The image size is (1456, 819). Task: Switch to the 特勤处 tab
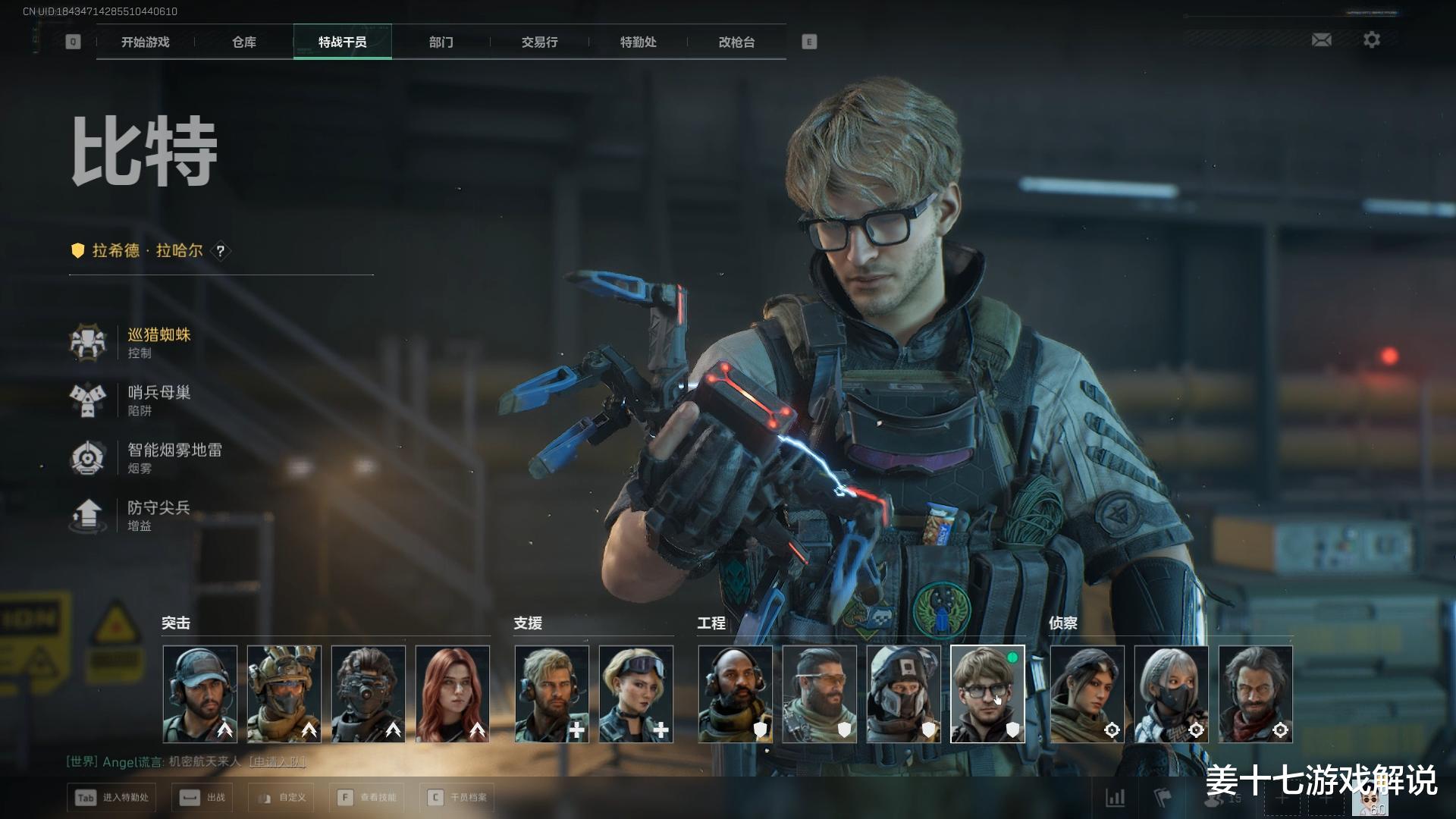point(638,42)
